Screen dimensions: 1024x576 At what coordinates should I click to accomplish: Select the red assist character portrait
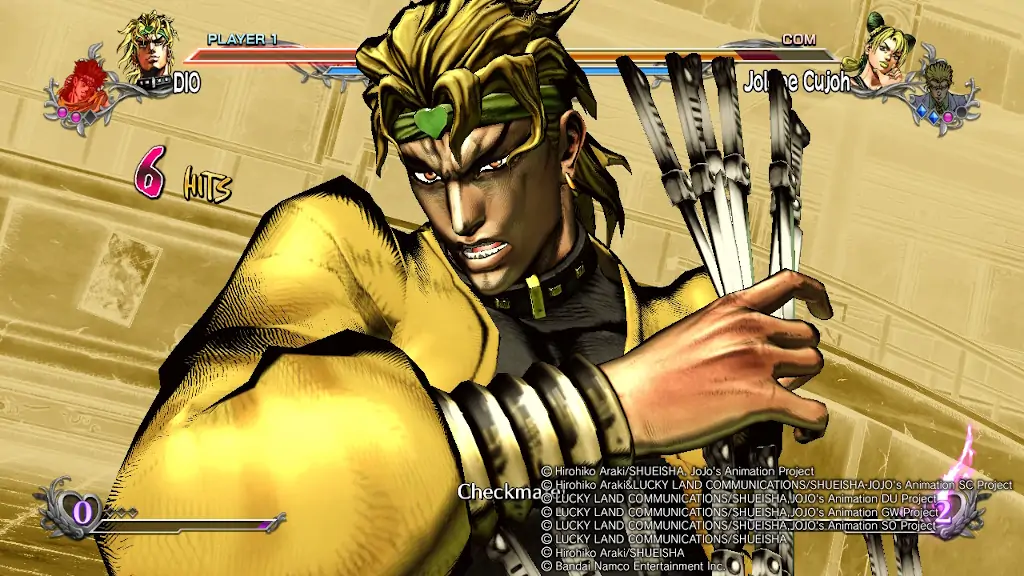point(80,84)
